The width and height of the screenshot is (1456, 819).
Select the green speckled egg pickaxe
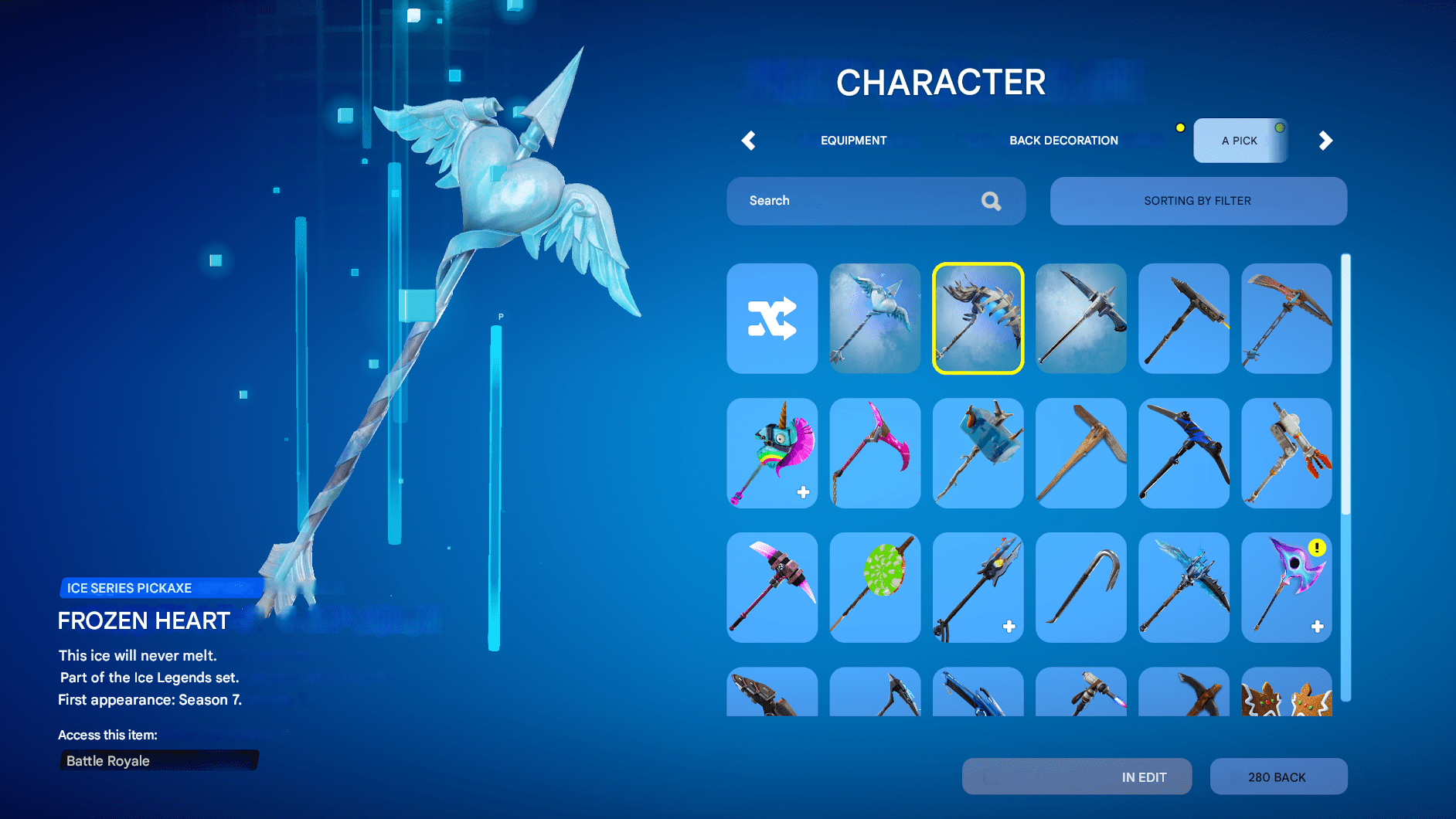point(875,587)
